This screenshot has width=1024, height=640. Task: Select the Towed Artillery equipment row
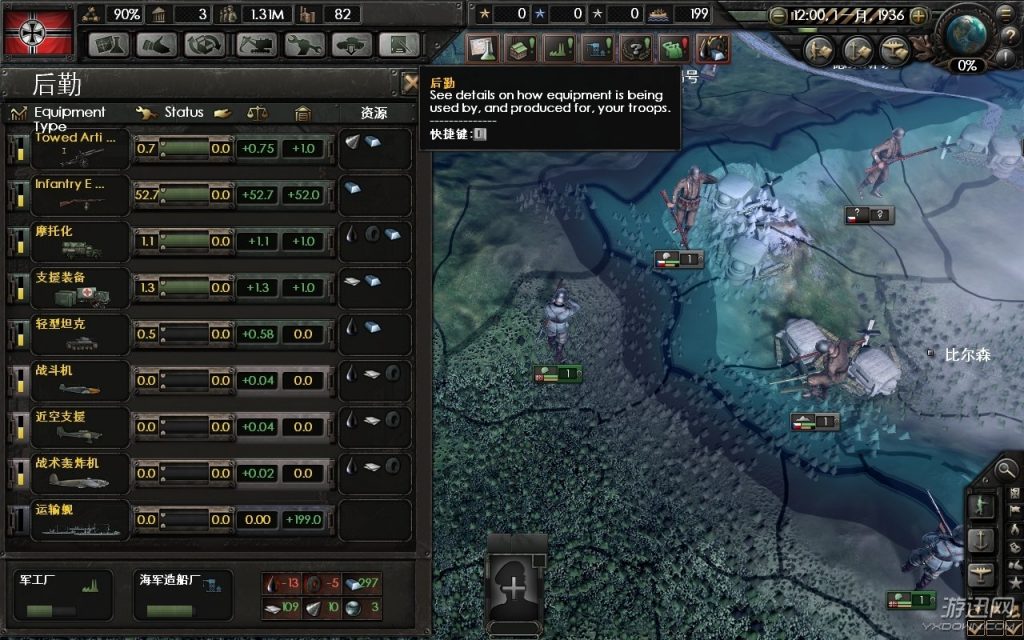tap(68, 149)
